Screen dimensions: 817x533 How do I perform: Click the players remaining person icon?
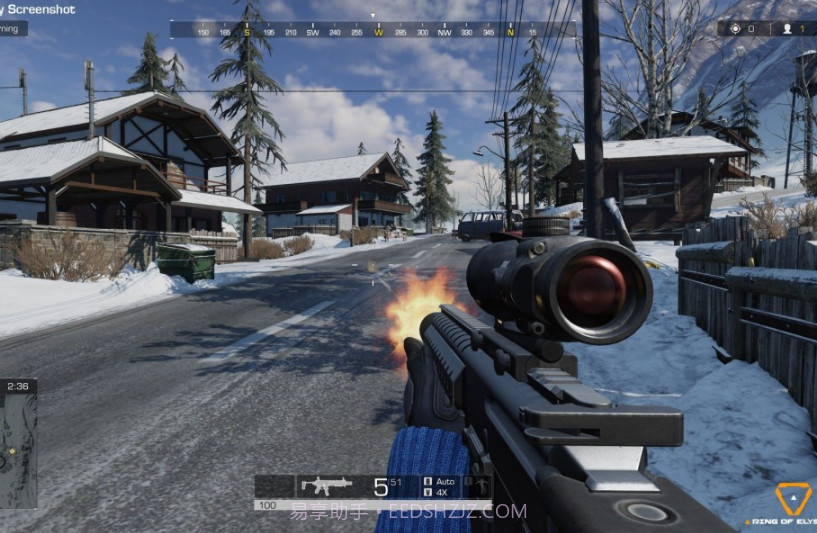787,29
